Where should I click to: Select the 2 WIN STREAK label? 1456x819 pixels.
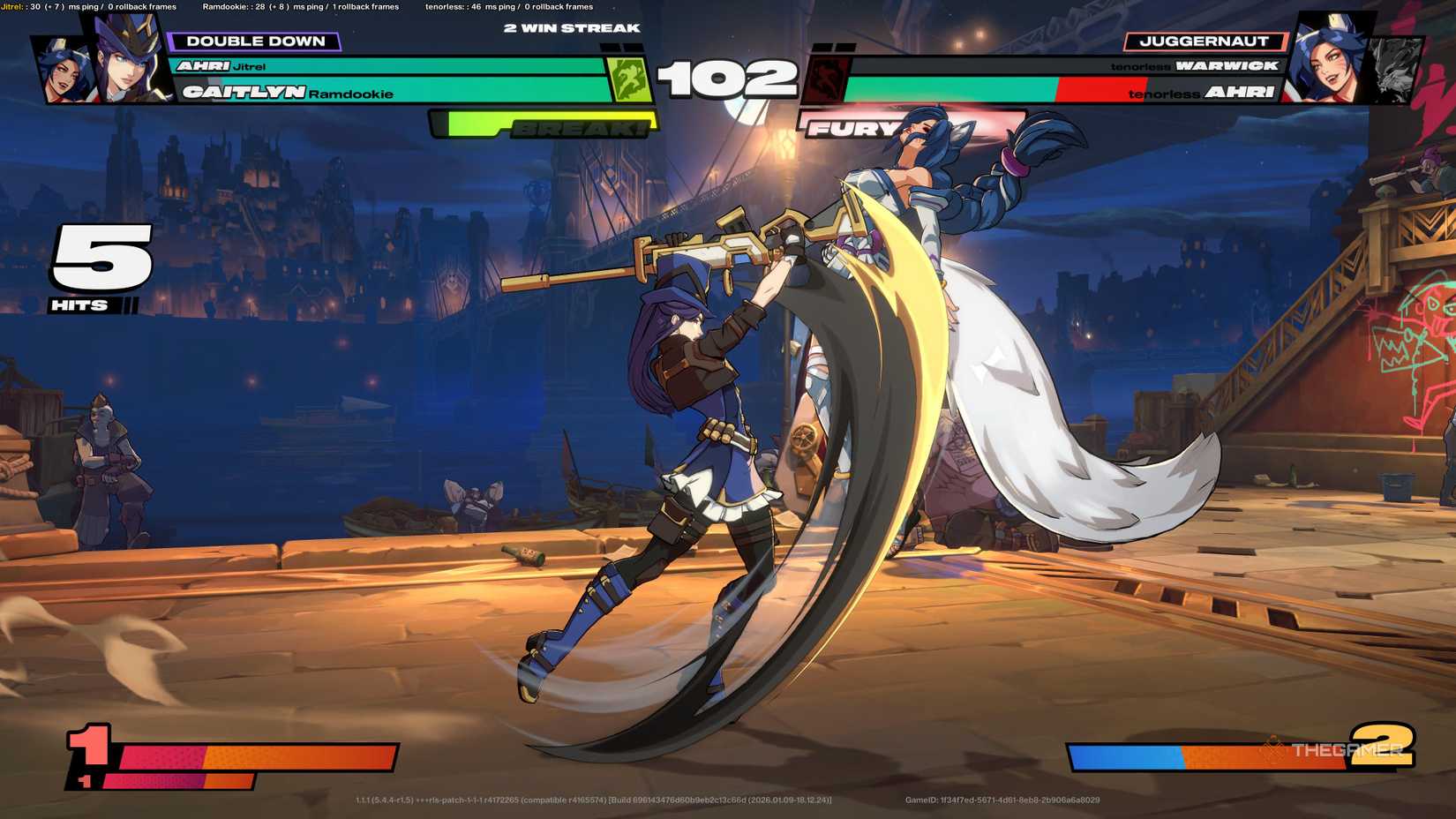click(x=570, y=27)
